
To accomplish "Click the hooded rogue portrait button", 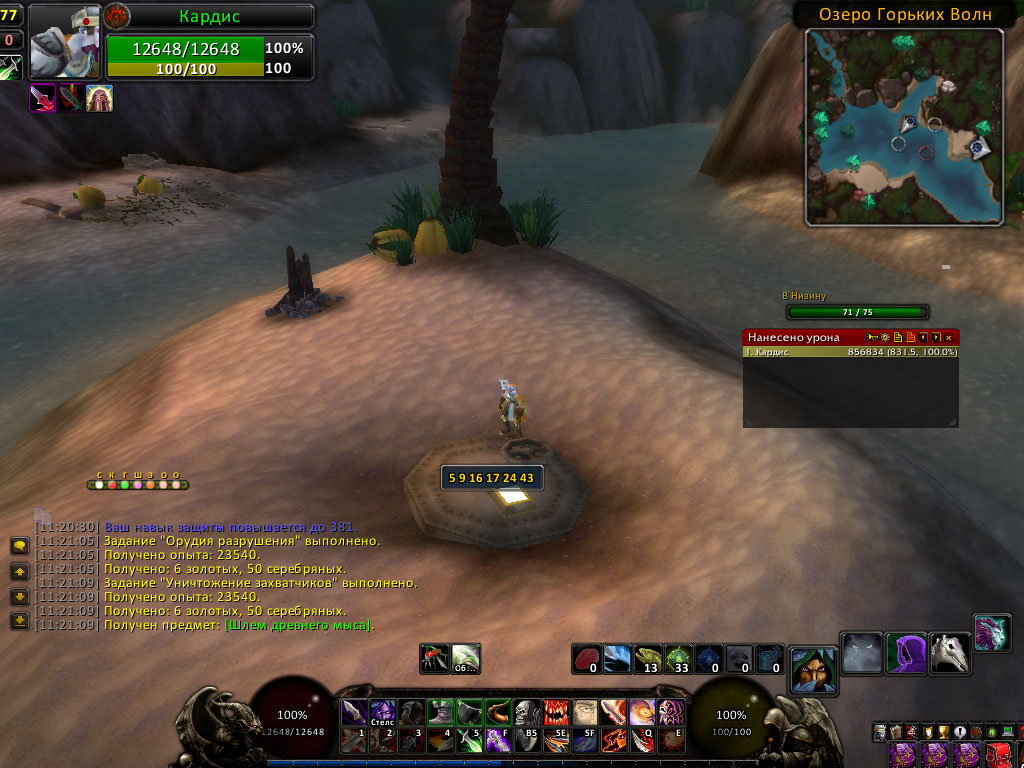I will (x=814, y=669).
